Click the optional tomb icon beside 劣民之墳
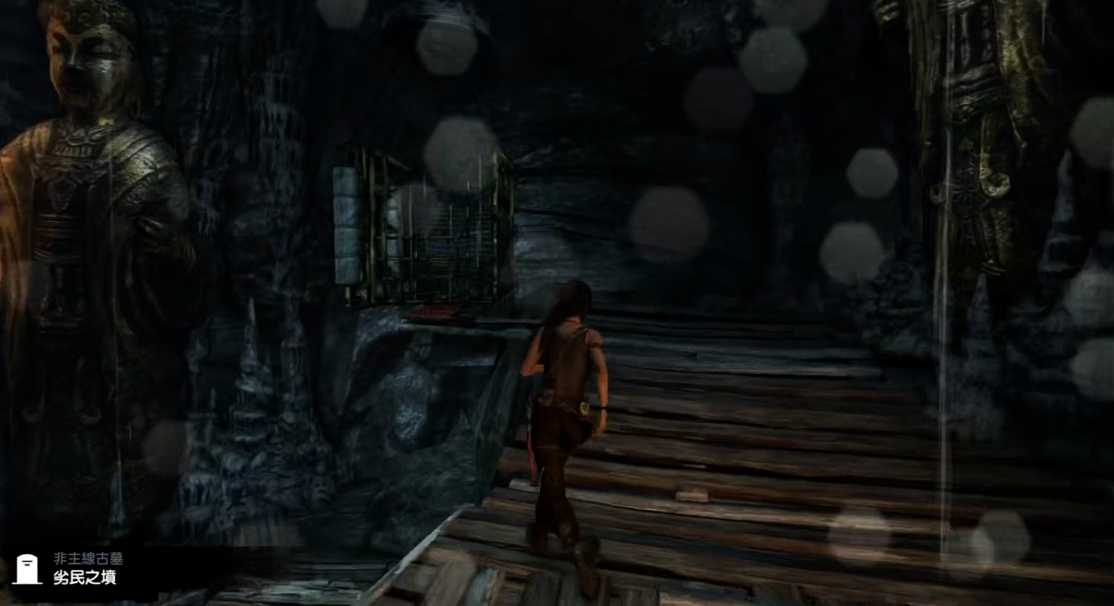 tap(27, 569)
